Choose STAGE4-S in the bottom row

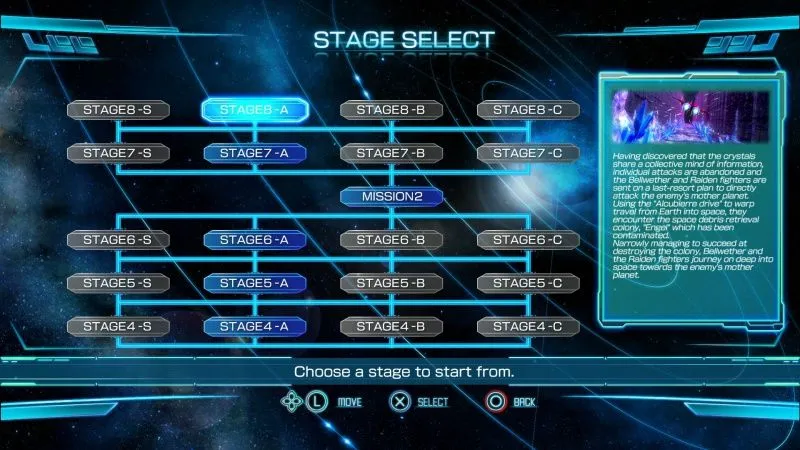click(x=117, y=326)
